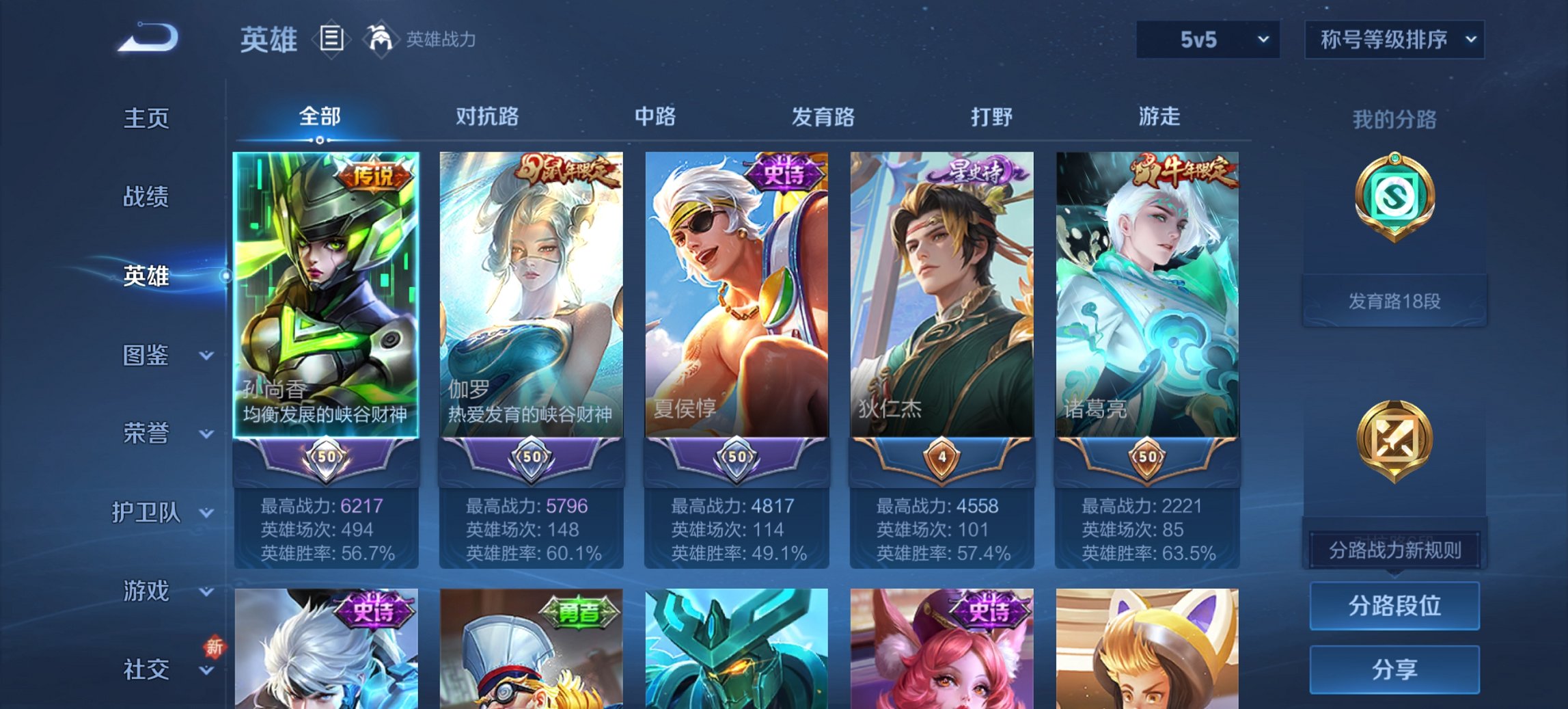Expand the 图鉴 sidebar section
This screenshot has height=709, width=1568.
[x=147, y=356]
